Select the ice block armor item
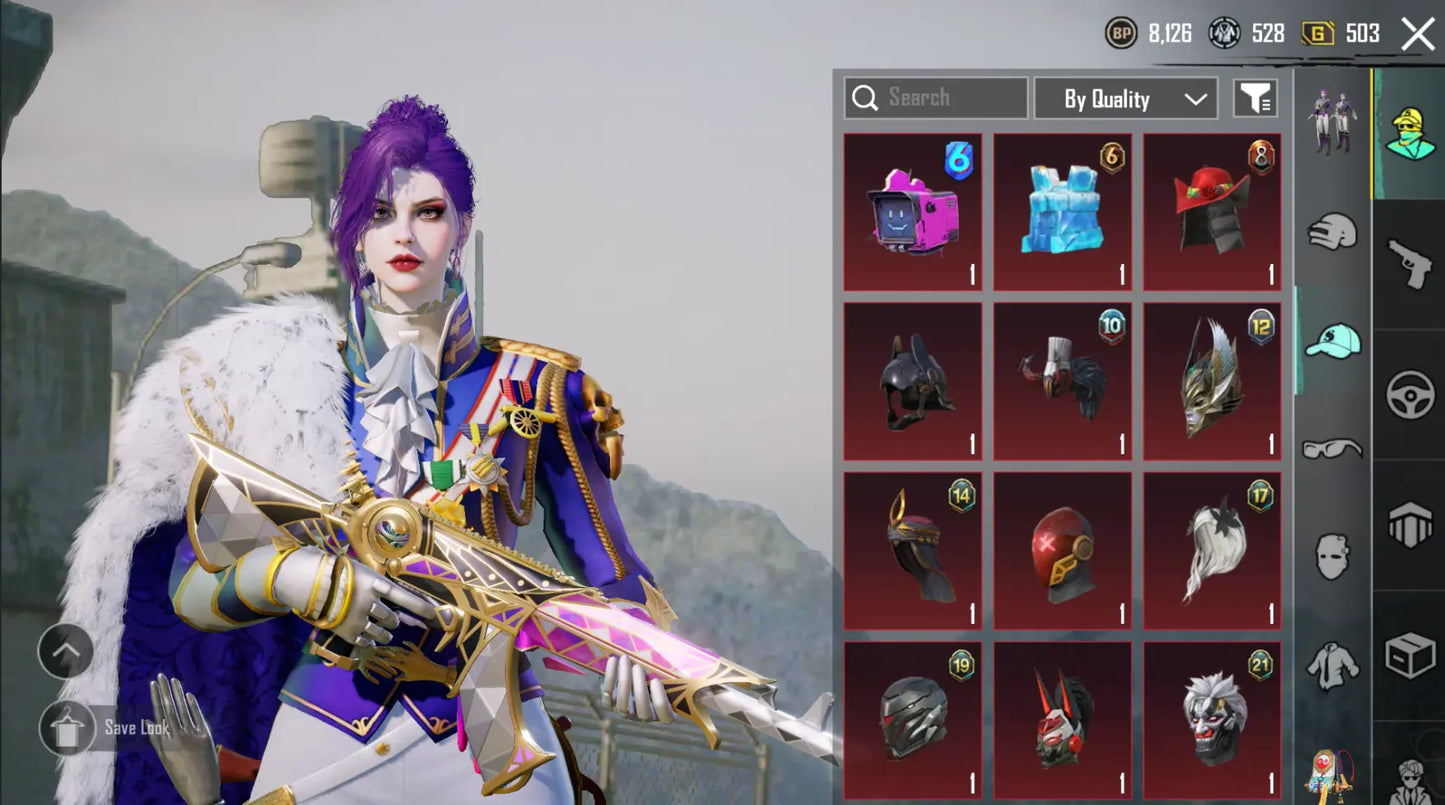This screenshot has height=805, width=1445. (x=1062, y=212)
